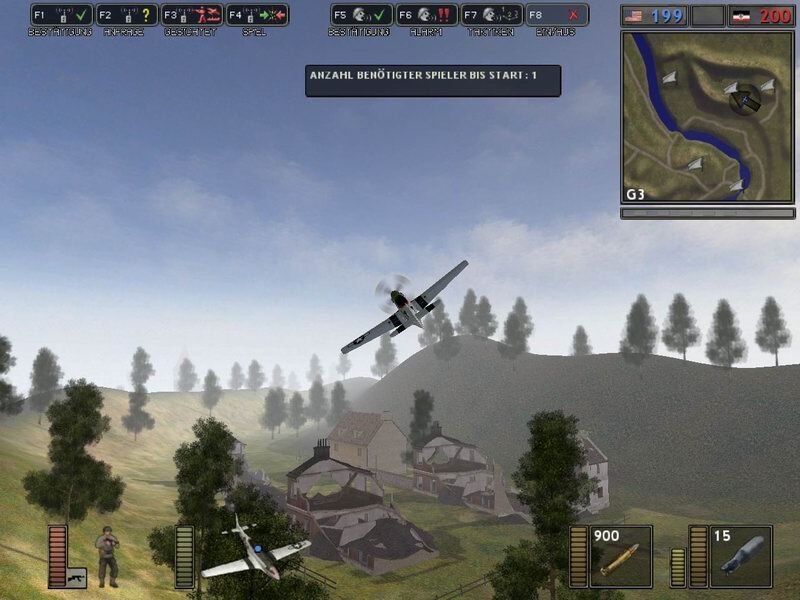Viewport: 800px width, 600px height.
Task: Show the F7 Taktiken radio menu
Action: coord(492,15)
